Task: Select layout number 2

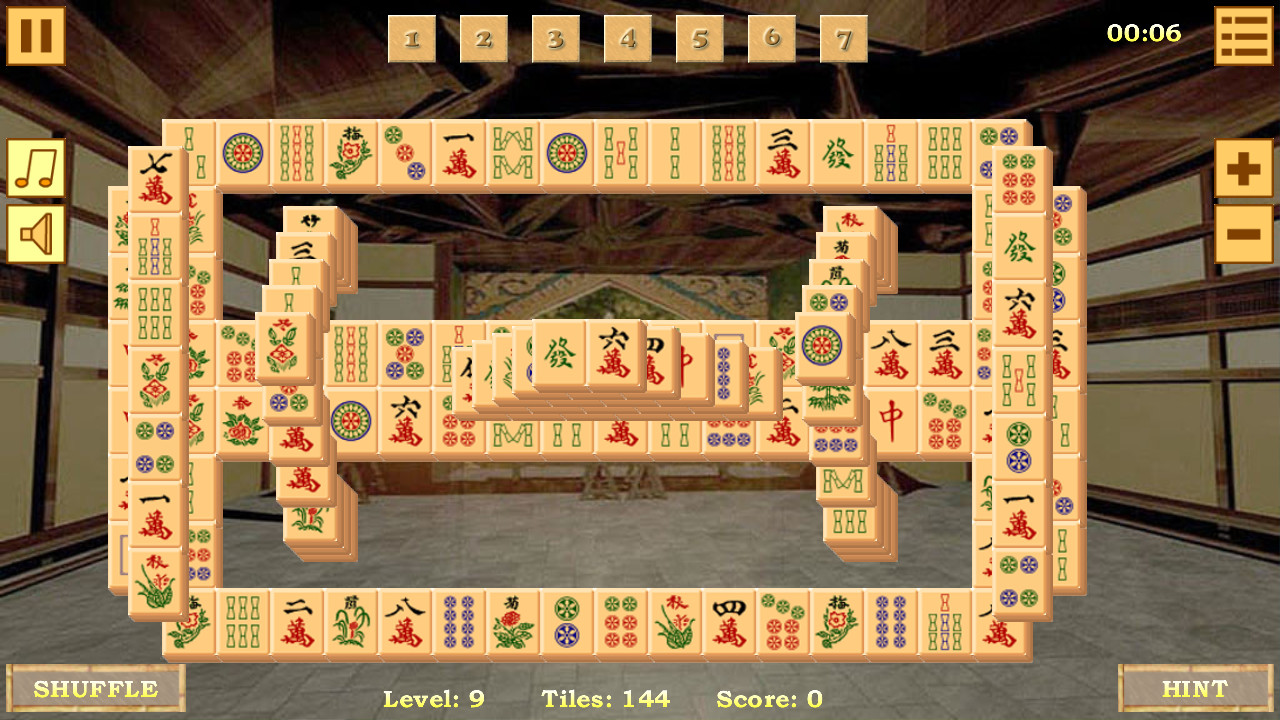Action: (x=485, y=40)
